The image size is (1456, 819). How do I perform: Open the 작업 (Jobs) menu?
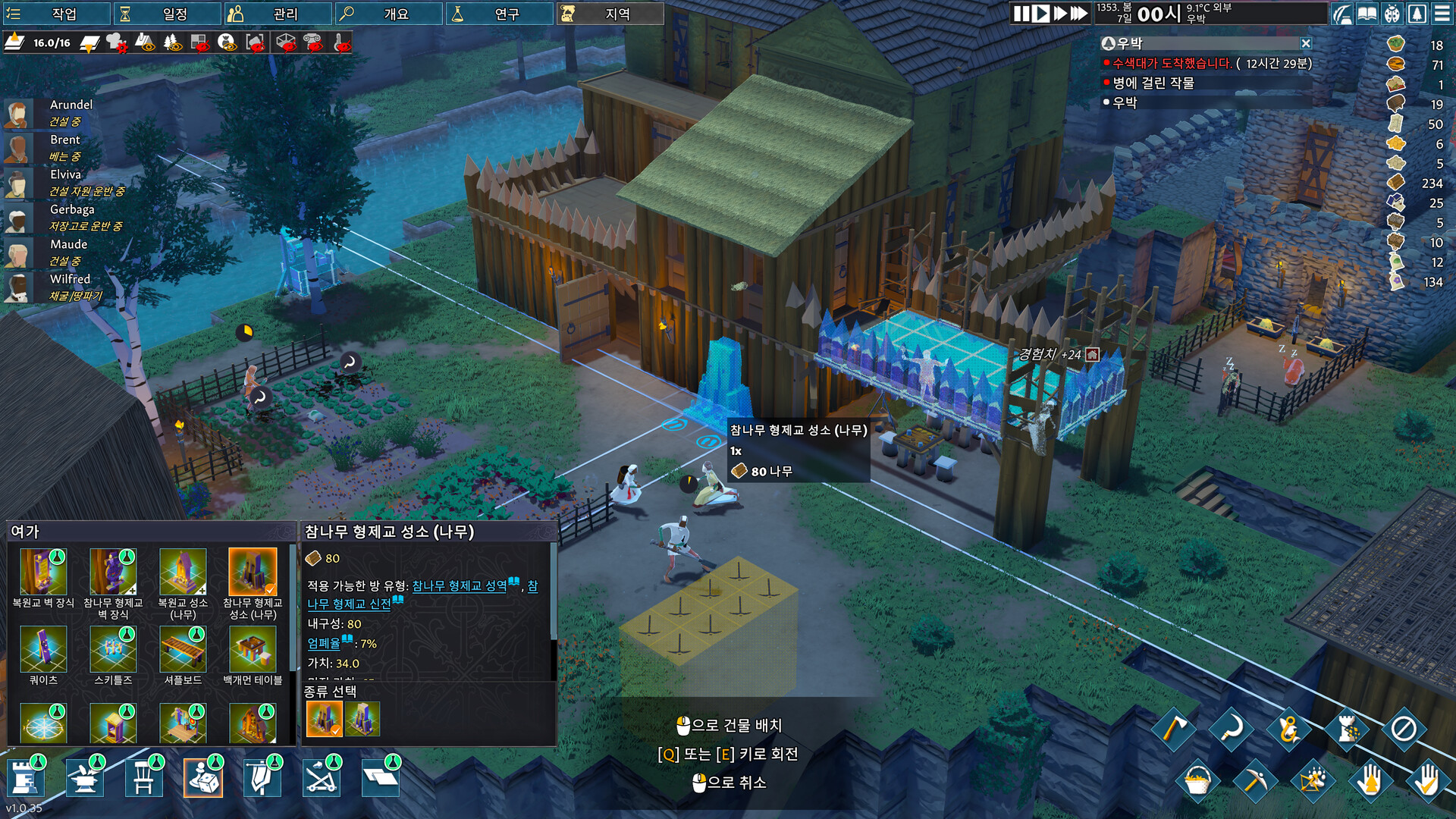point(57,14)
